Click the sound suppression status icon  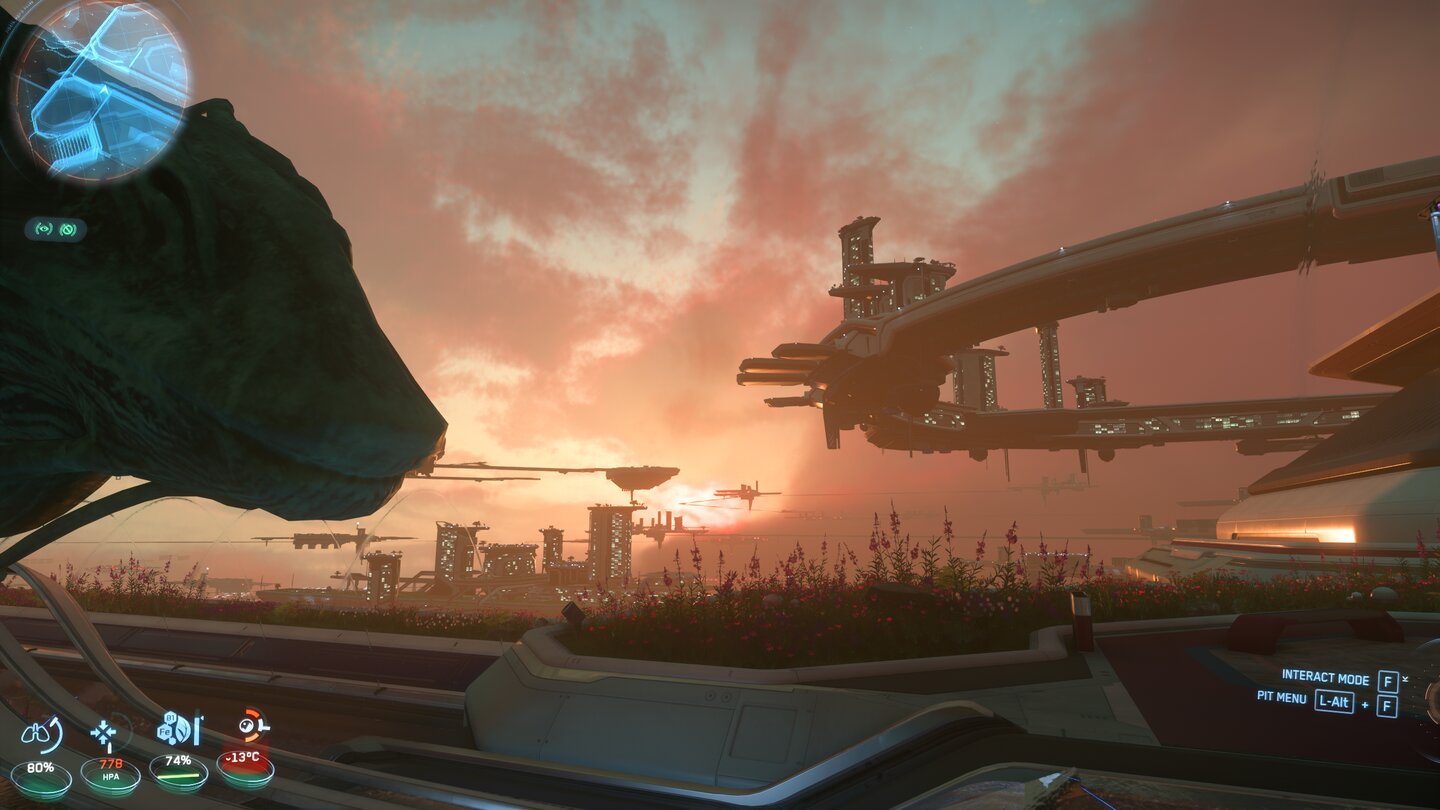tap(68, 229)
